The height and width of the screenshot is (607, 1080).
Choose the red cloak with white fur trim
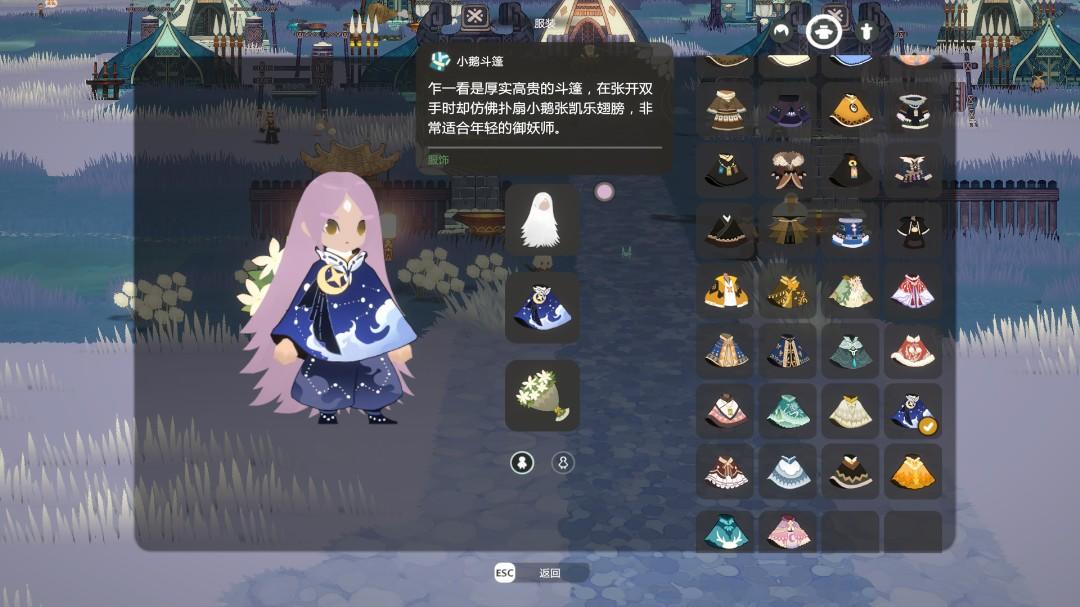point(912,350)
